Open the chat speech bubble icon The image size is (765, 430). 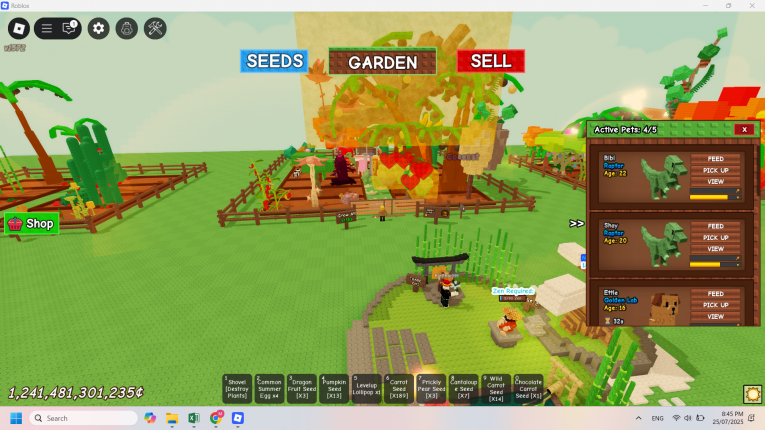pos(69,28)
